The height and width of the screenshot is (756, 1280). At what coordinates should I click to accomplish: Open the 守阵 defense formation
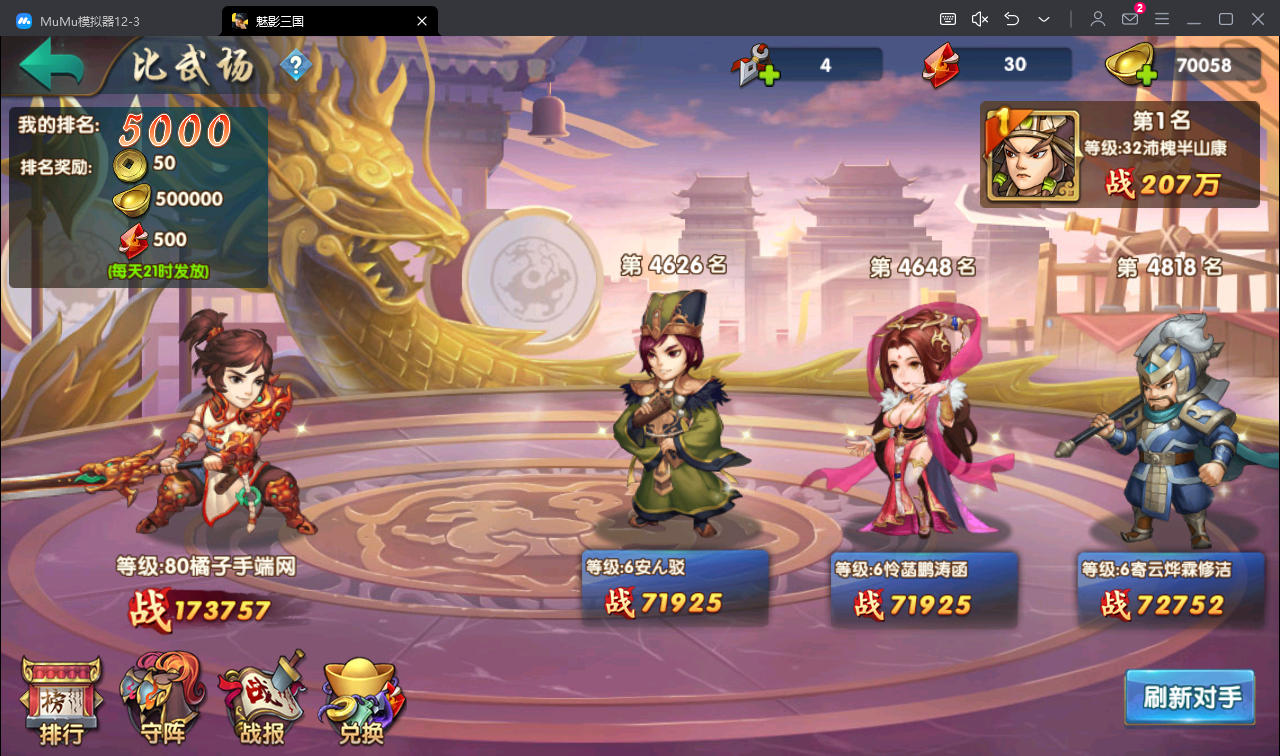[x=162, y=702]
